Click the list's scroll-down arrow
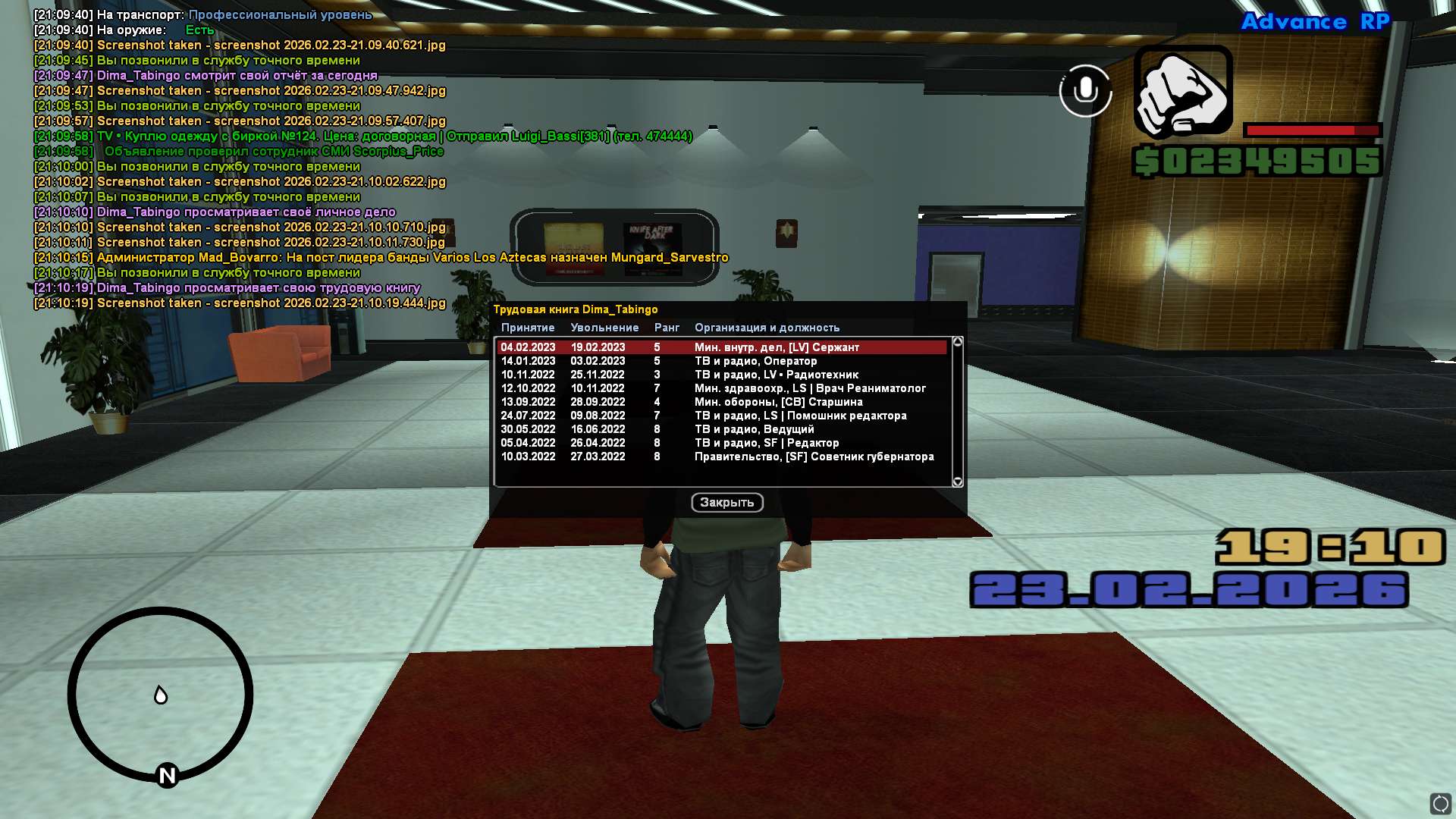Screen dimensions: 1456x819 click(x=958, y=482)
